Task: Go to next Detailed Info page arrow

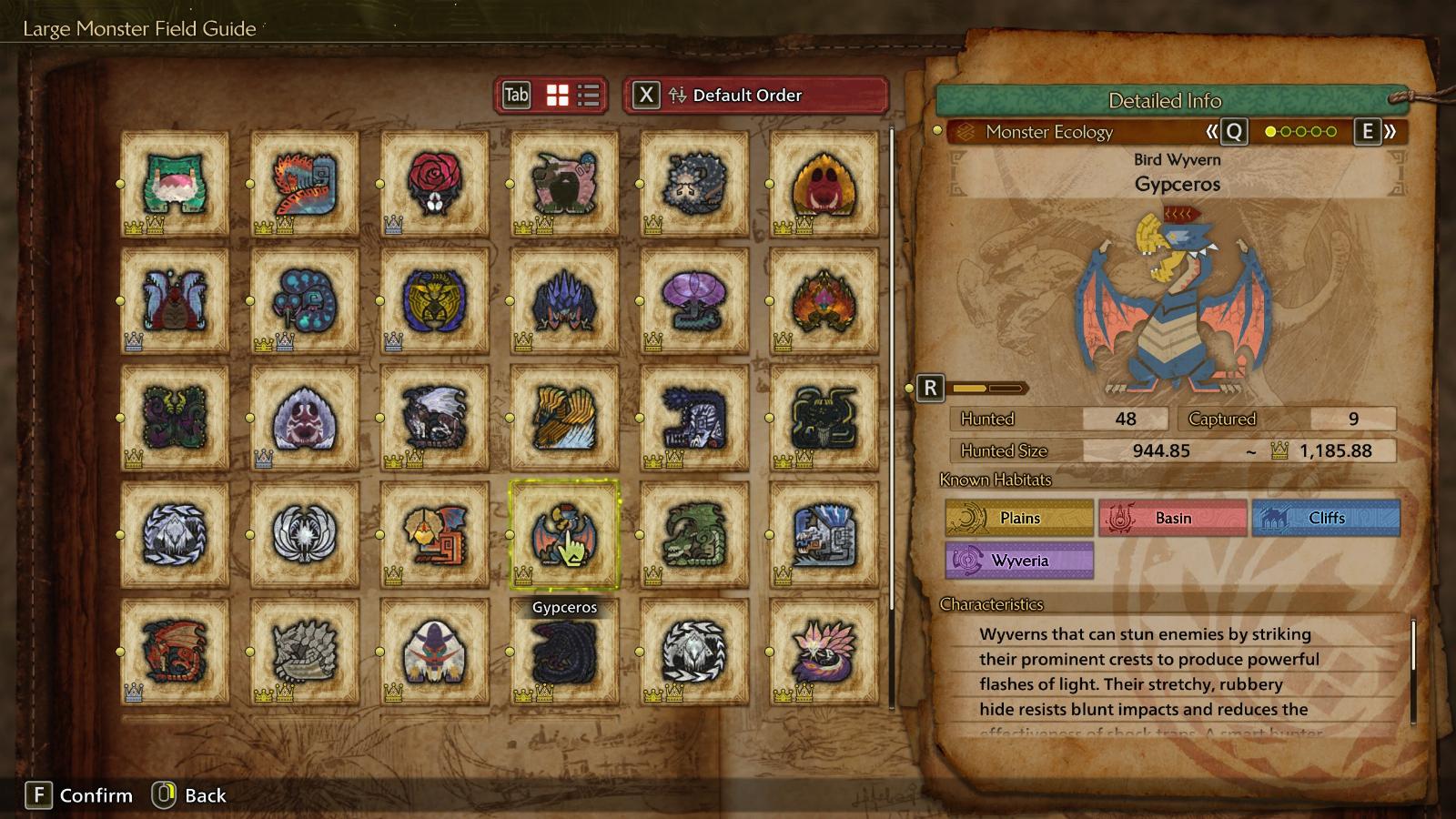Action: 1376,132
